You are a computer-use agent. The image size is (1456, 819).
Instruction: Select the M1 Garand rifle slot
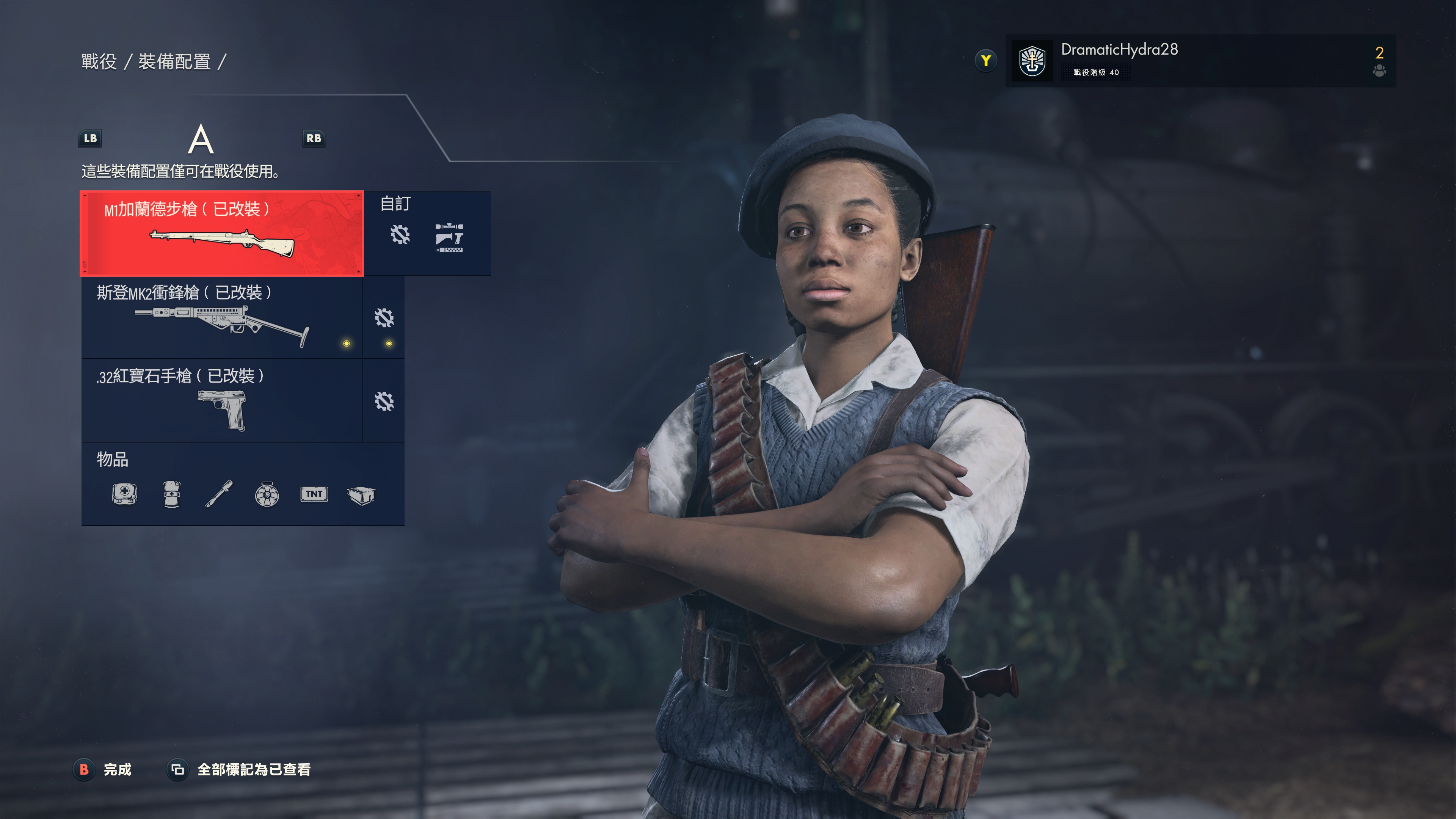[x=221, y=233]
